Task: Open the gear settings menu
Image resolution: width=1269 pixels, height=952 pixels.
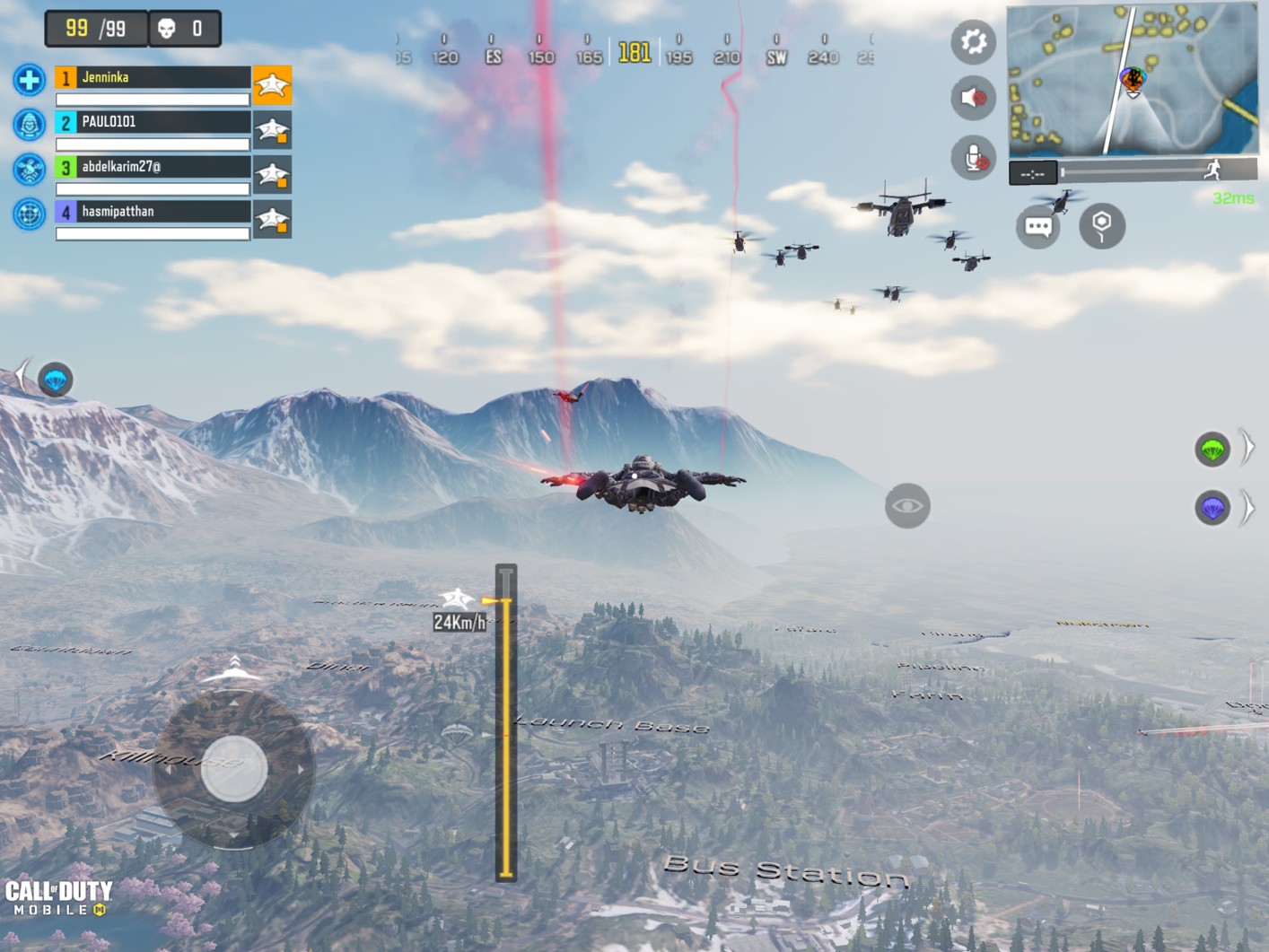Action: (x=973, y=42)
